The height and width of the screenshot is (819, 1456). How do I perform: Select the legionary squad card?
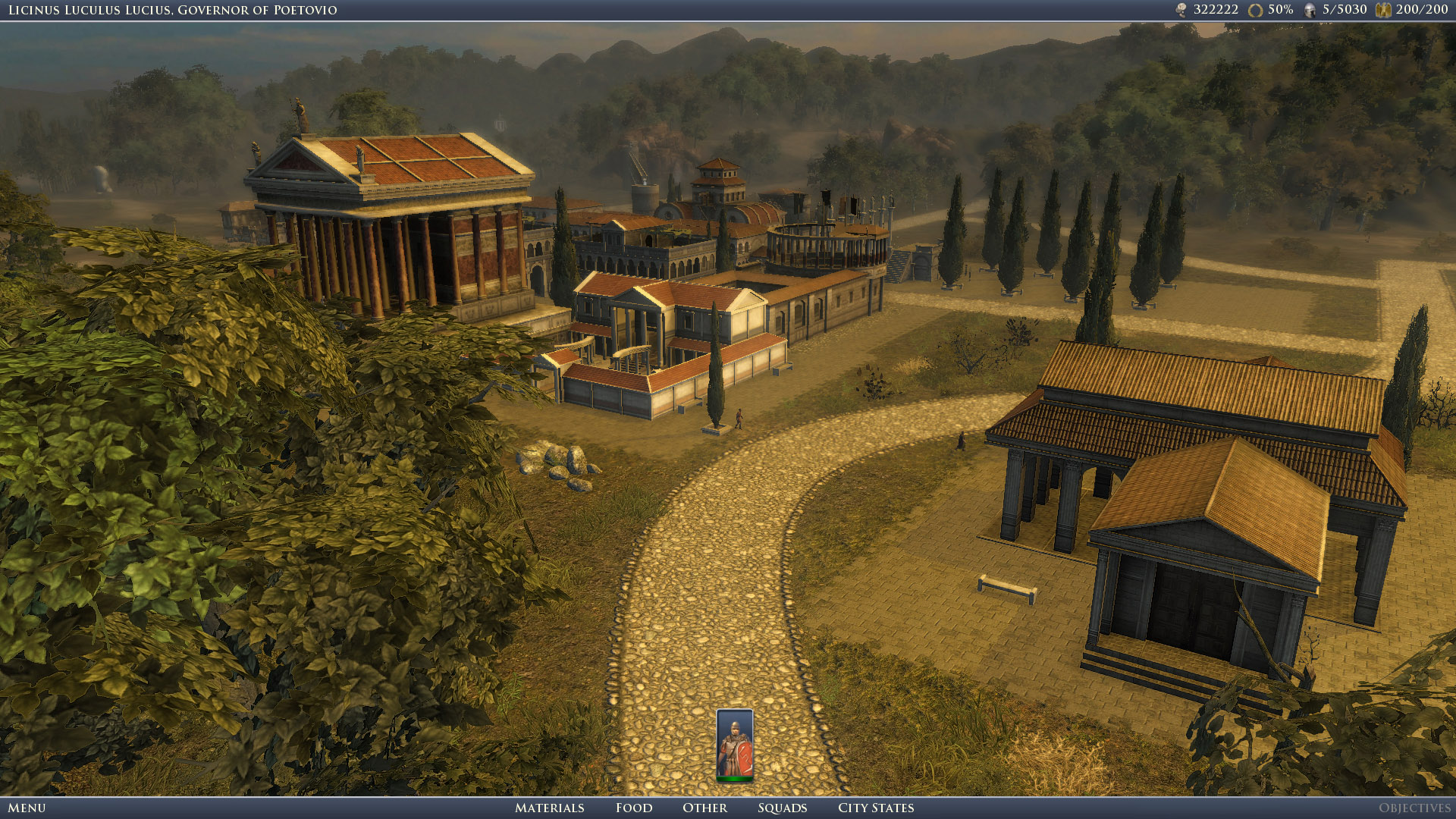(x=734, y=745)
